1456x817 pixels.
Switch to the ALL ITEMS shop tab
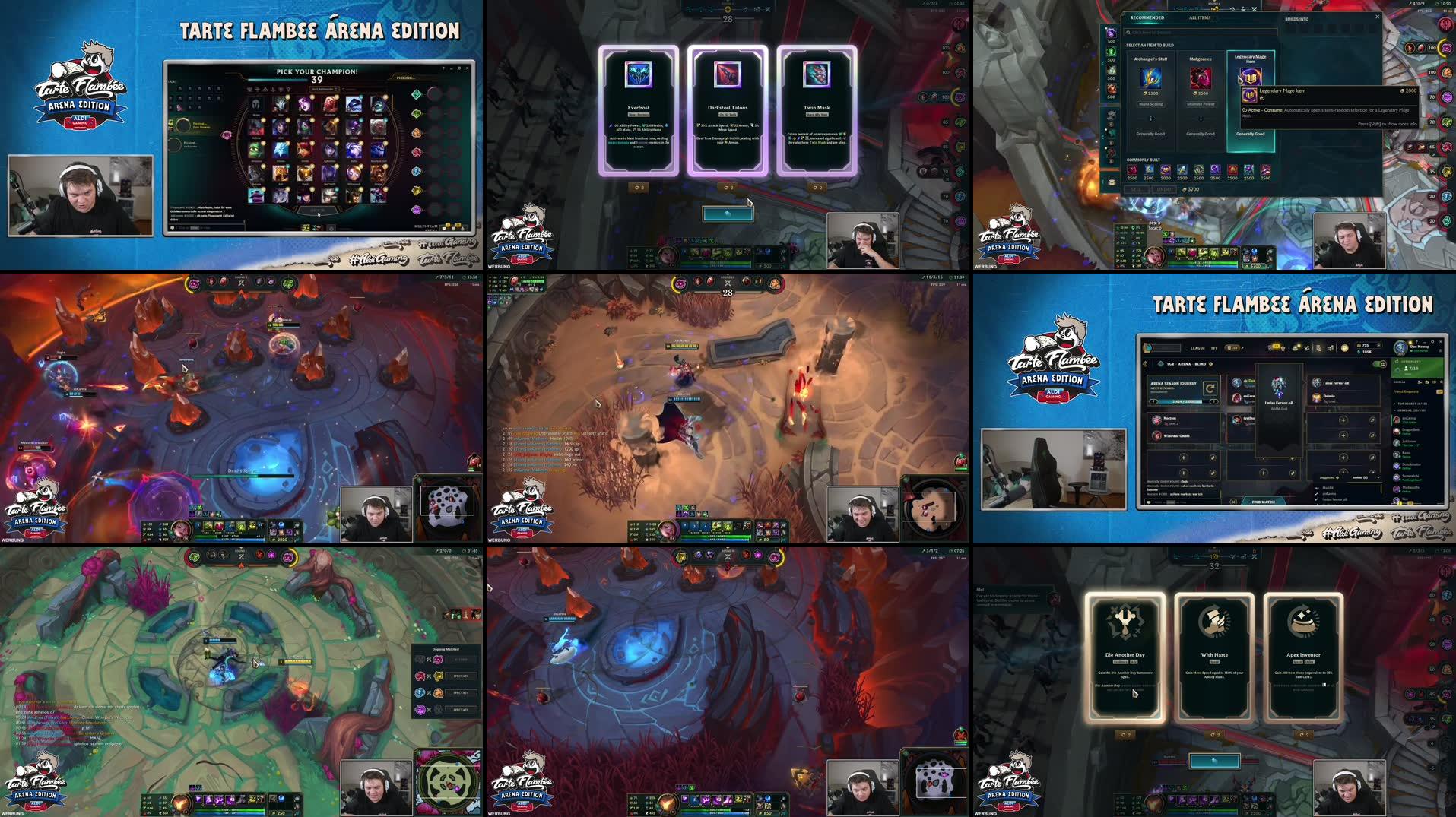(x=1200, y=18)
